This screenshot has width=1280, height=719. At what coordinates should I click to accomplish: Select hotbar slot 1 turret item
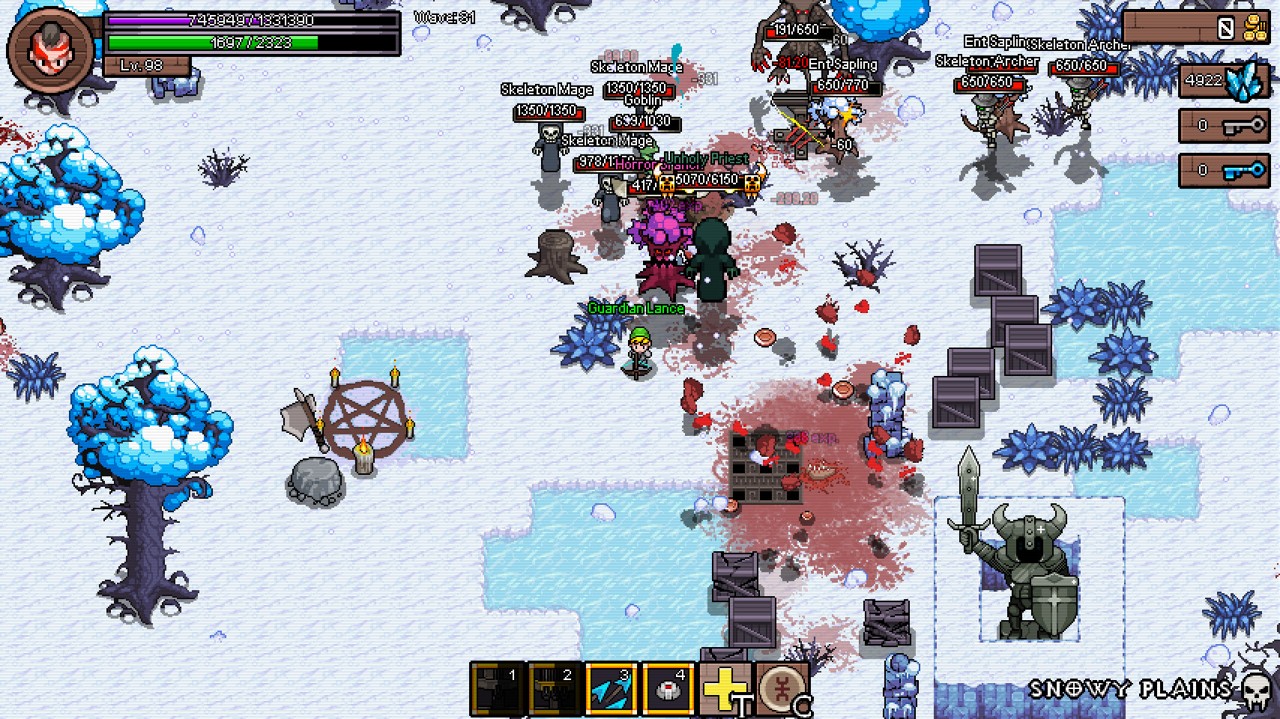pos(498,688)
